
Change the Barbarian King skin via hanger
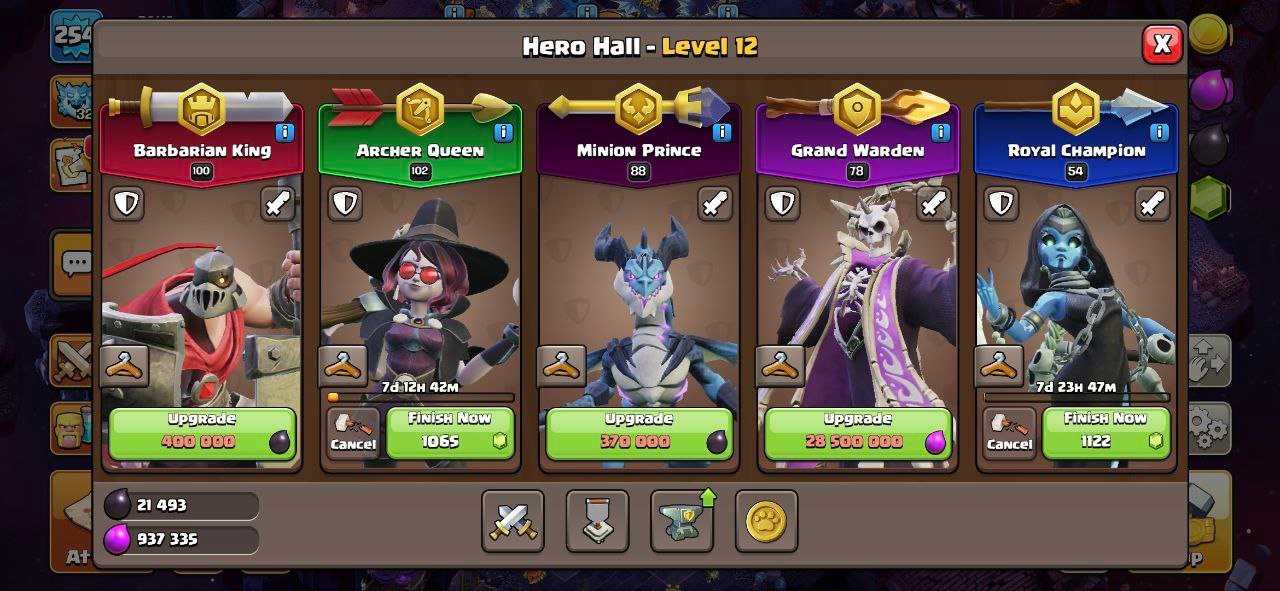125,366
